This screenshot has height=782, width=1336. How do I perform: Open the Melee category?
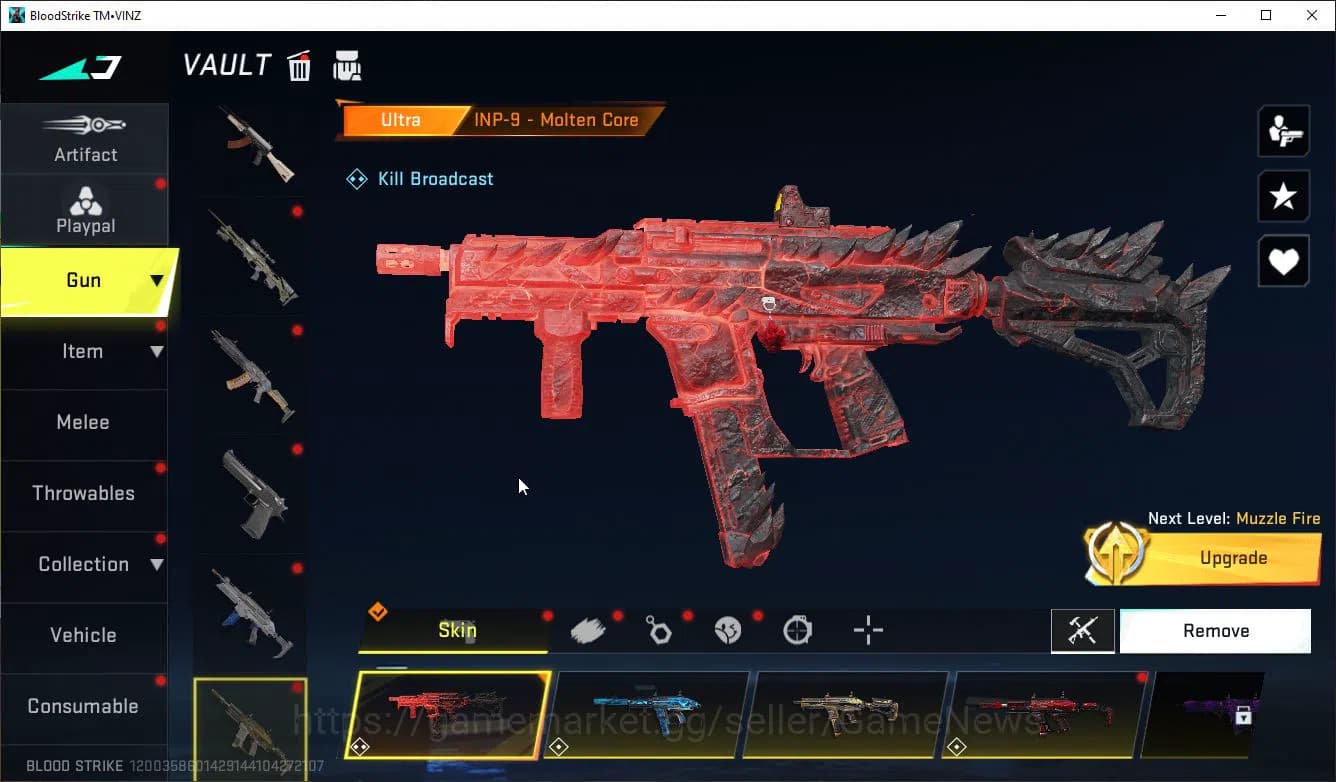[83, 422]
